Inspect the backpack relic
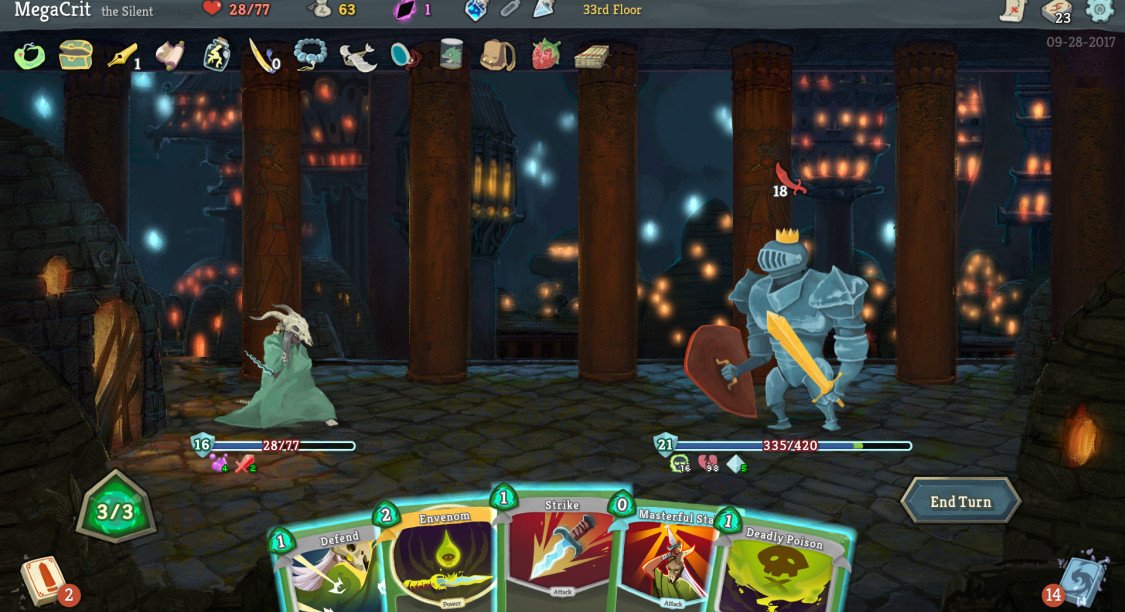The height and width of the screenshot is (612, 1125). pyautogui.click(x=497, y=54)
